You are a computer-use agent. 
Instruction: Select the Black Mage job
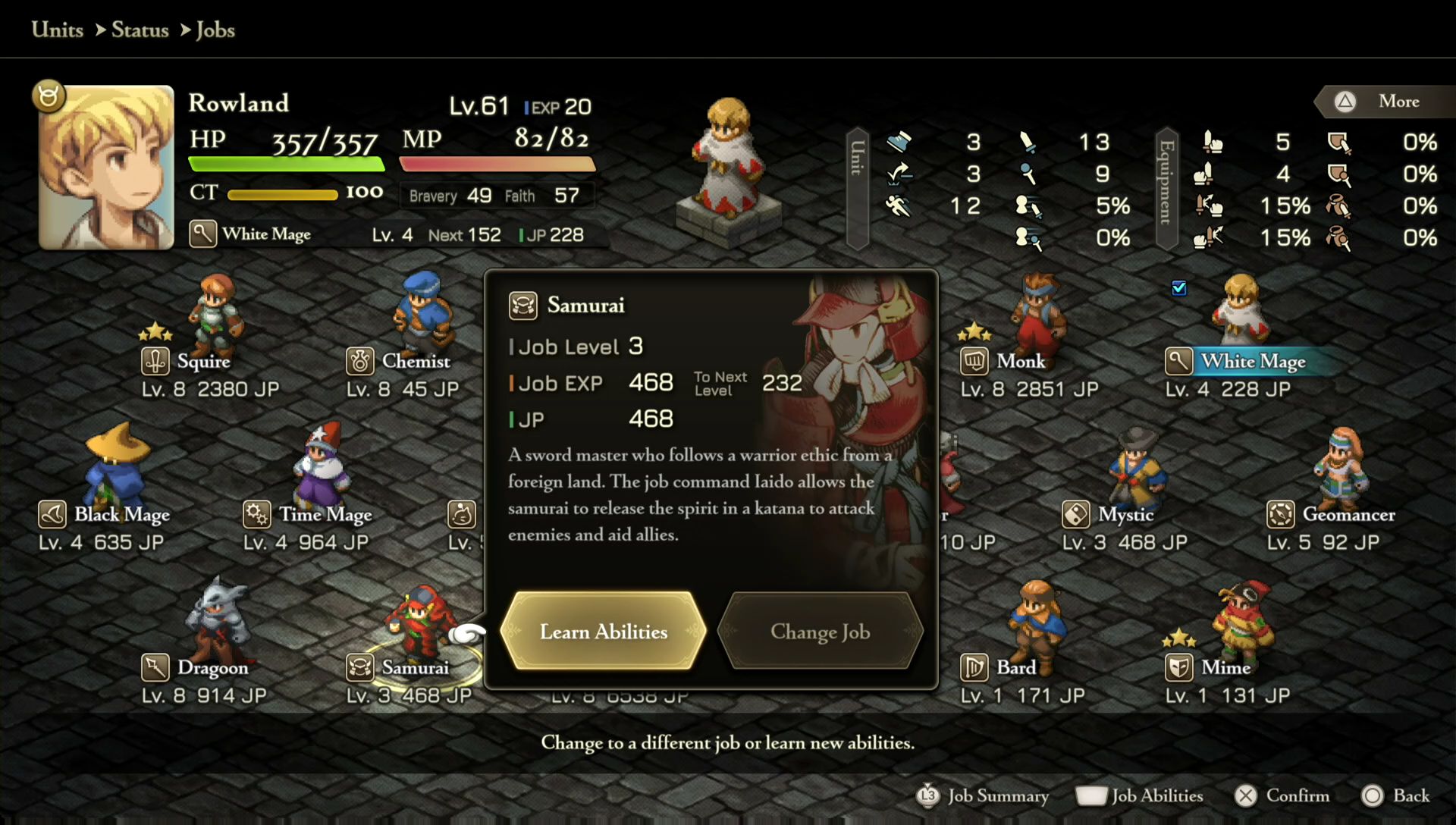click(x=121, y=514)
